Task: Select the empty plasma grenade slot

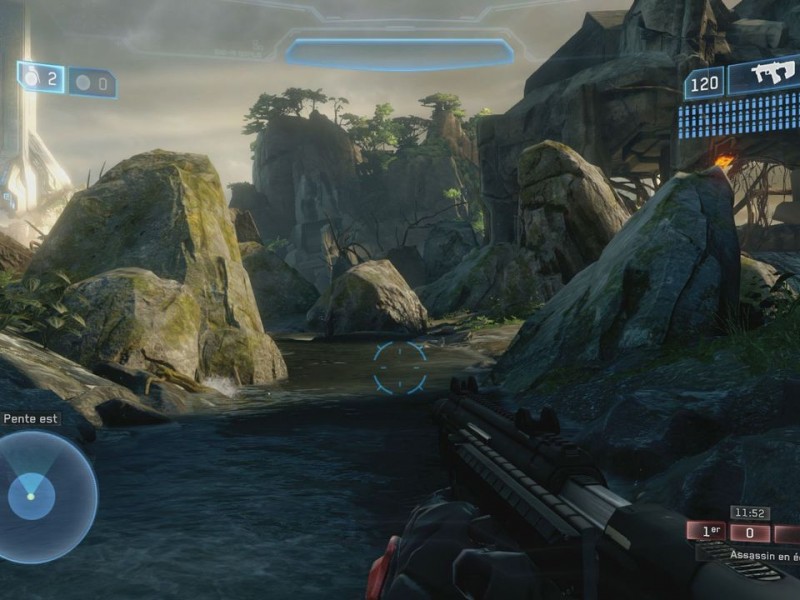Action: pos(92,83)
